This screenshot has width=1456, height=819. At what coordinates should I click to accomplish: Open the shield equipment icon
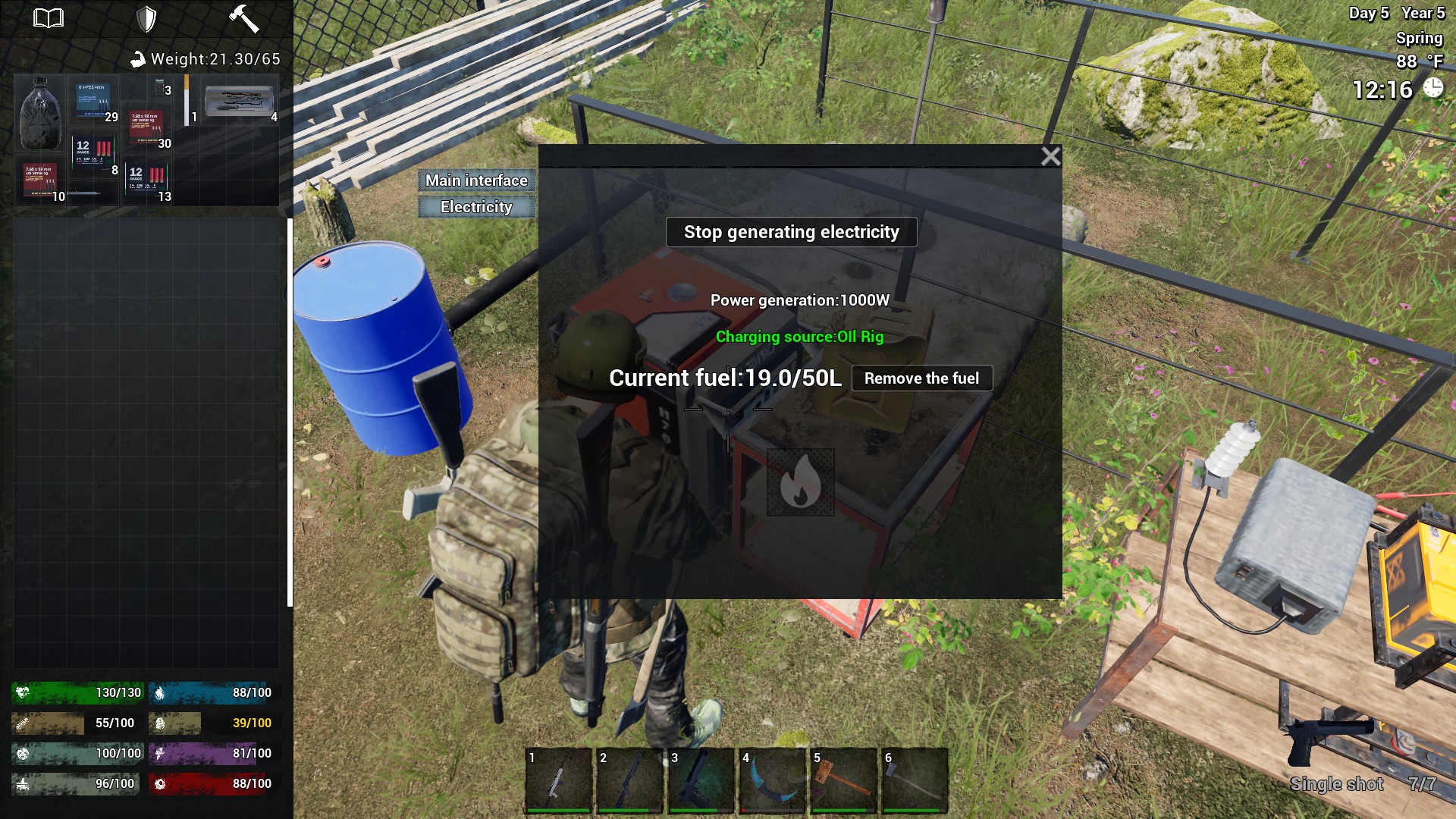pos(146,18)
